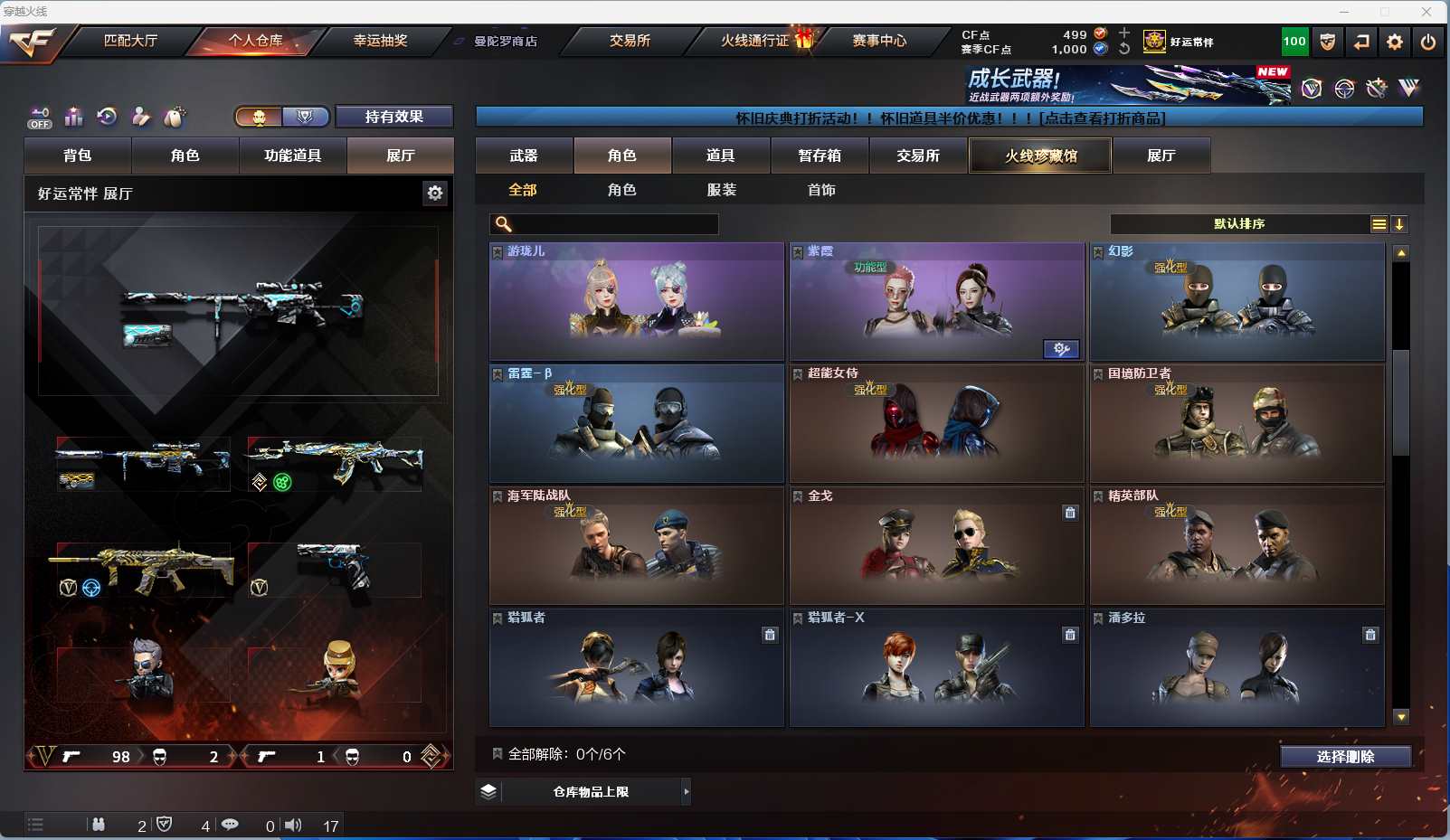Select the 超能女侍 character card
This screenshot has width=1450, height=840.
point(936,423)
